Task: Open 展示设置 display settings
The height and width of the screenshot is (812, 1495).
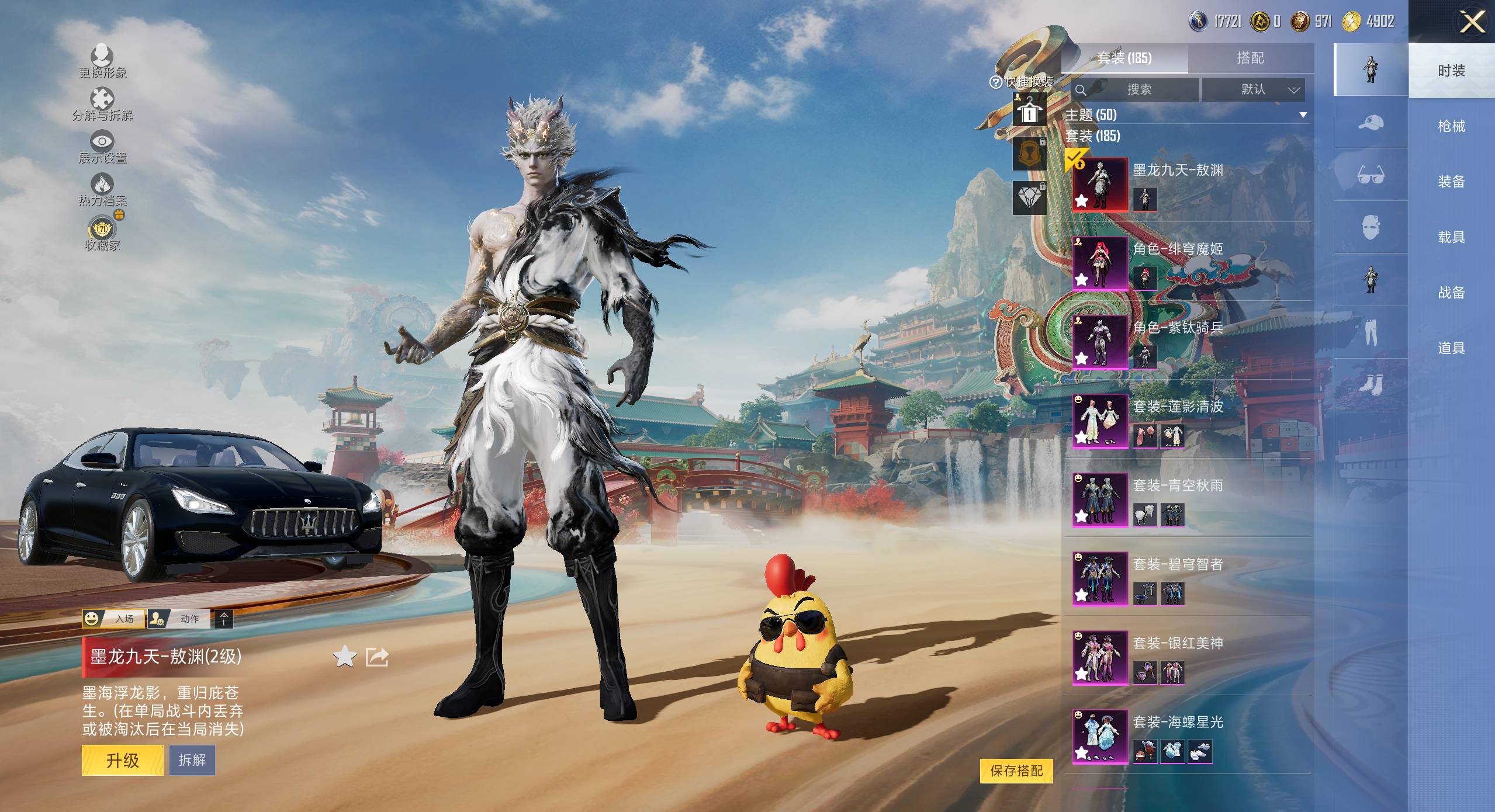Action: (102, 147)
